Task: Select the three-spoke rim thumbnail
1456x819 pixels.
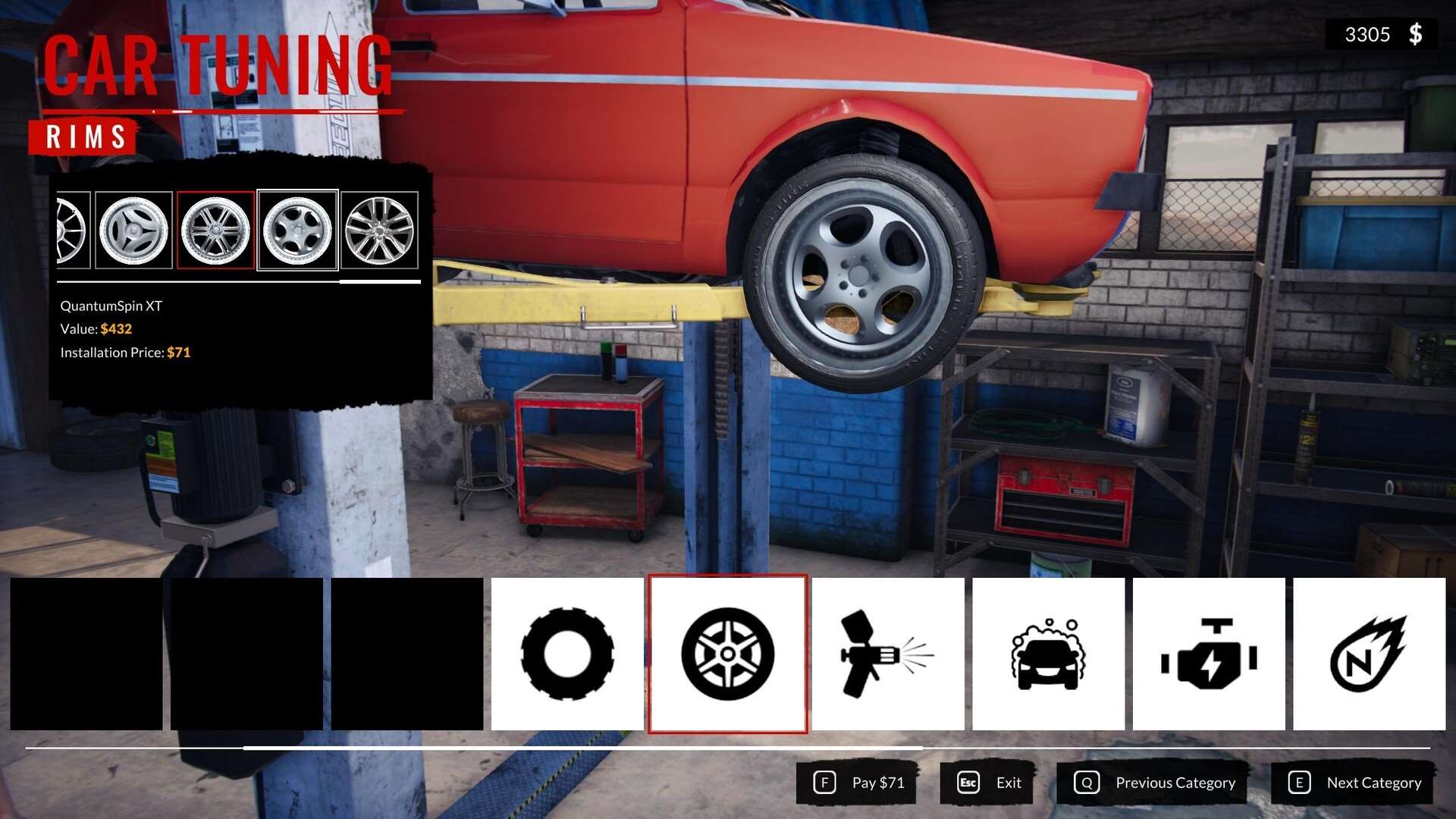Action: [134, 231]
